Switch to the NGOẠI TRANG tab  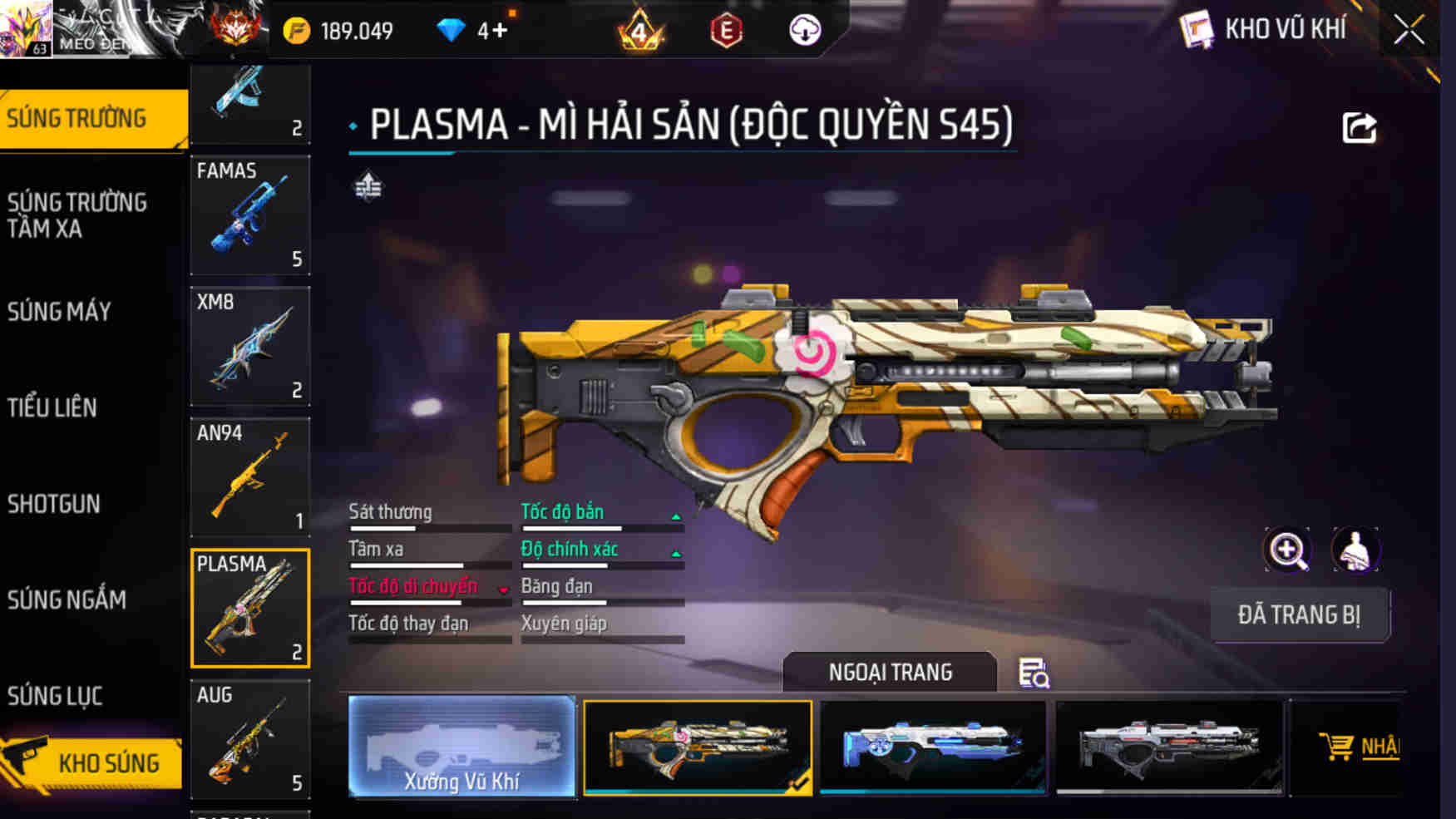pos(891,672)
